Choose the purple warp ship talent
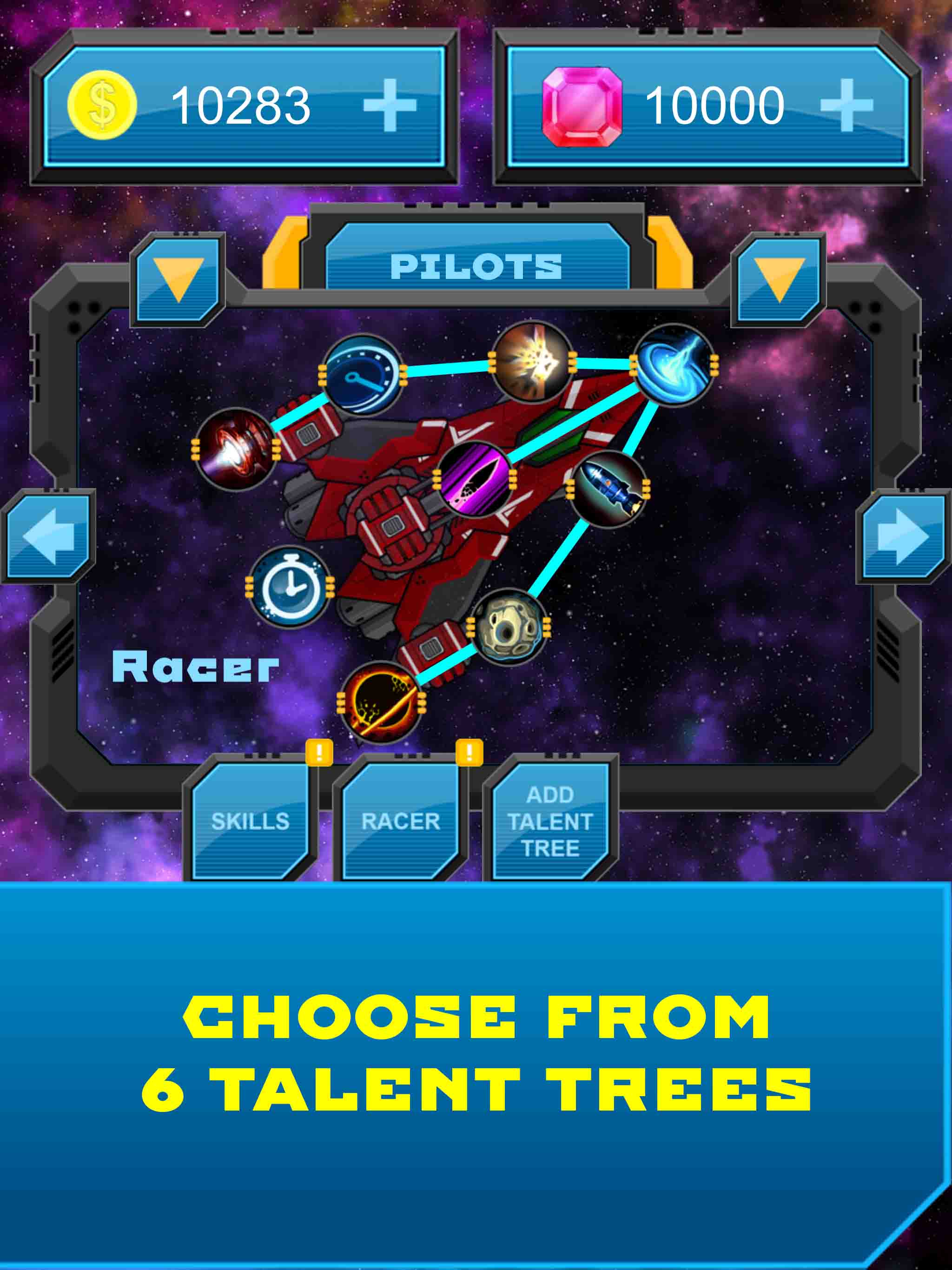Screen dimensions: 952x1270 [x=474, y=479]
